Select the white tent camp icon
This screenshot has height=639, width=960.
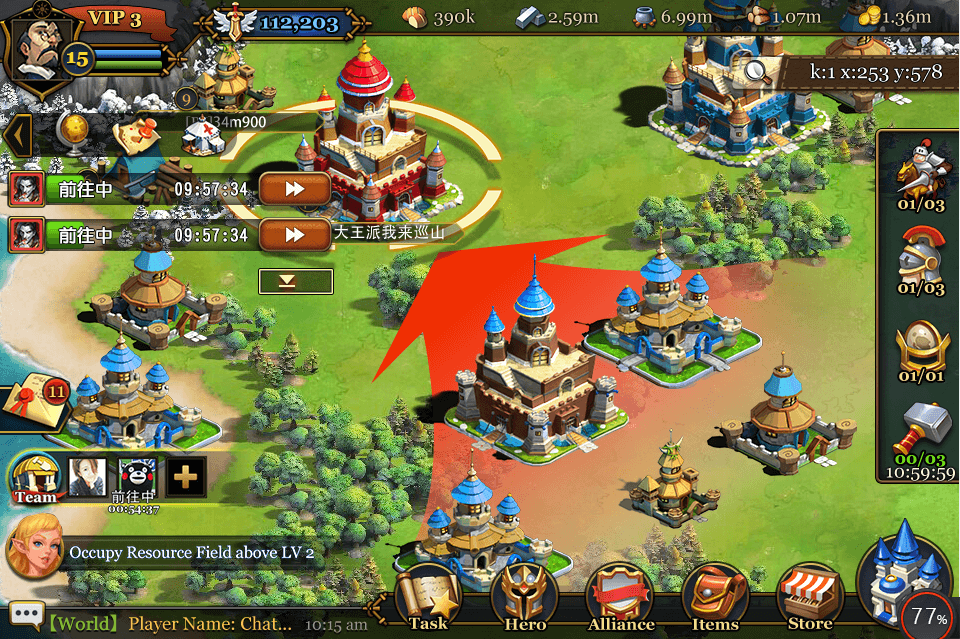click(x=203, y=139)
